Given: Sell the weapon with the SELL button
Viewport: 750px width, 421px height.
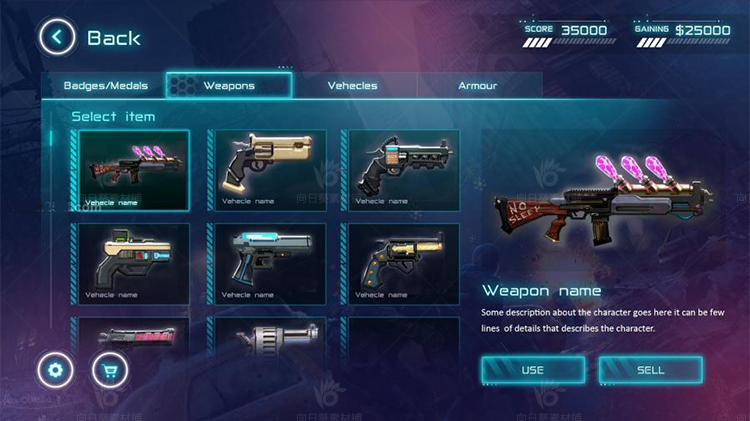Looking at the screenshot, I should pyautogui.click(x=650, y=370).
